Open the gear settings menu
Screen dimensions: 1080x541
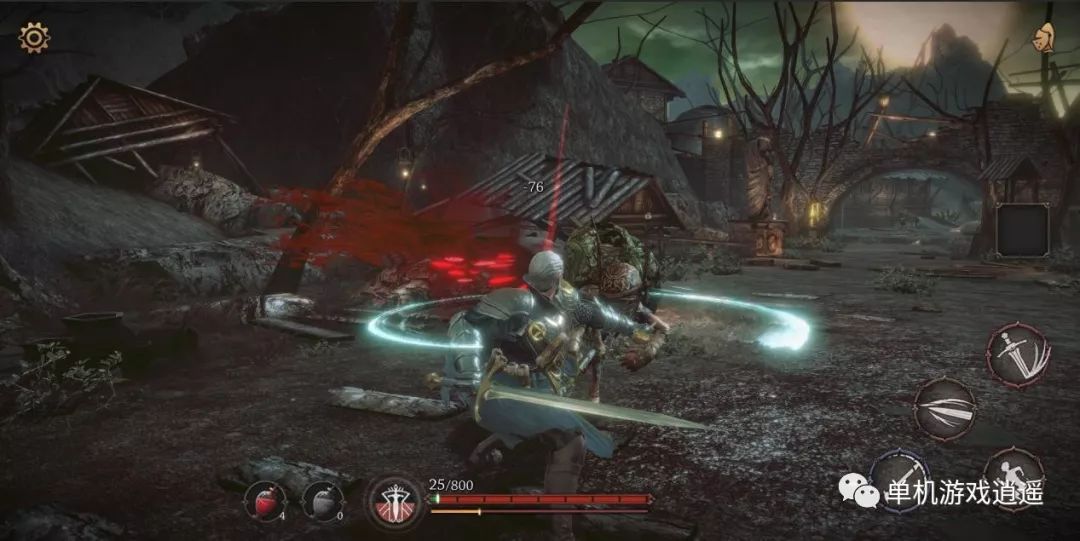pyautogui.click(x=34, y=38)
